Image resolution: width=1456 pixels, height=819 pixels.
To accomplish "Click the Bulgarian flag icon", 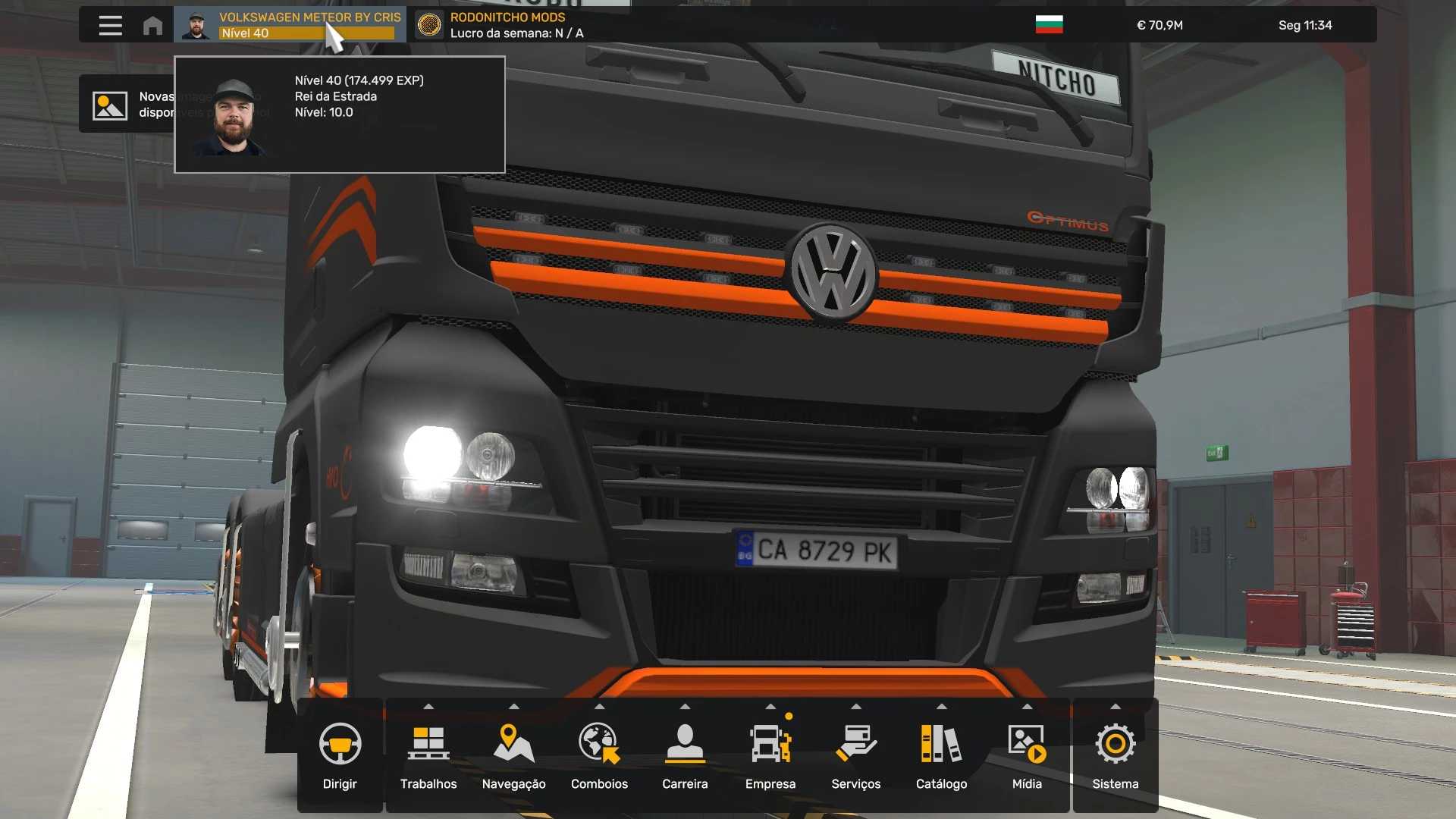I will (1049, 25).
